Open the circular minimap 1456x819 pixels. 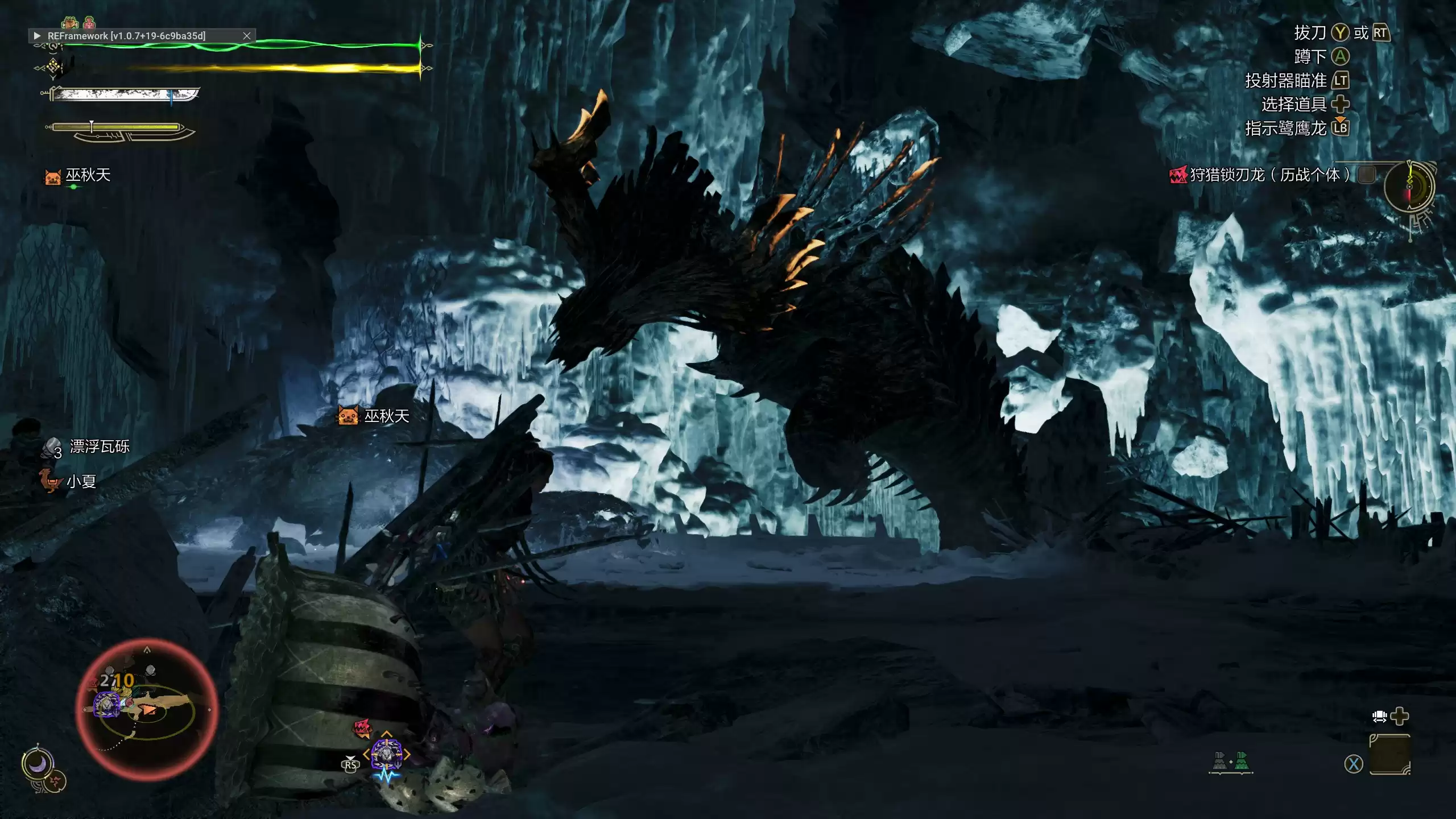147,709
